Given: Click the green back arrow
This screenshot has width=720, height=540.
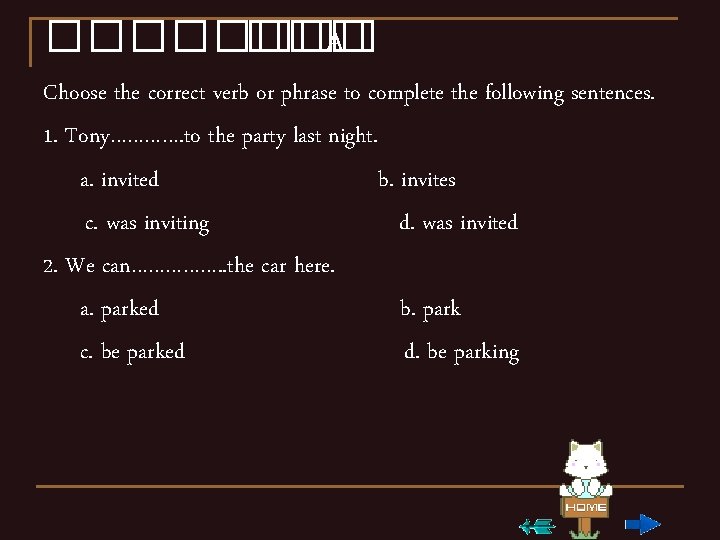Looking at the screenshot, I should (x=538, y=525).
